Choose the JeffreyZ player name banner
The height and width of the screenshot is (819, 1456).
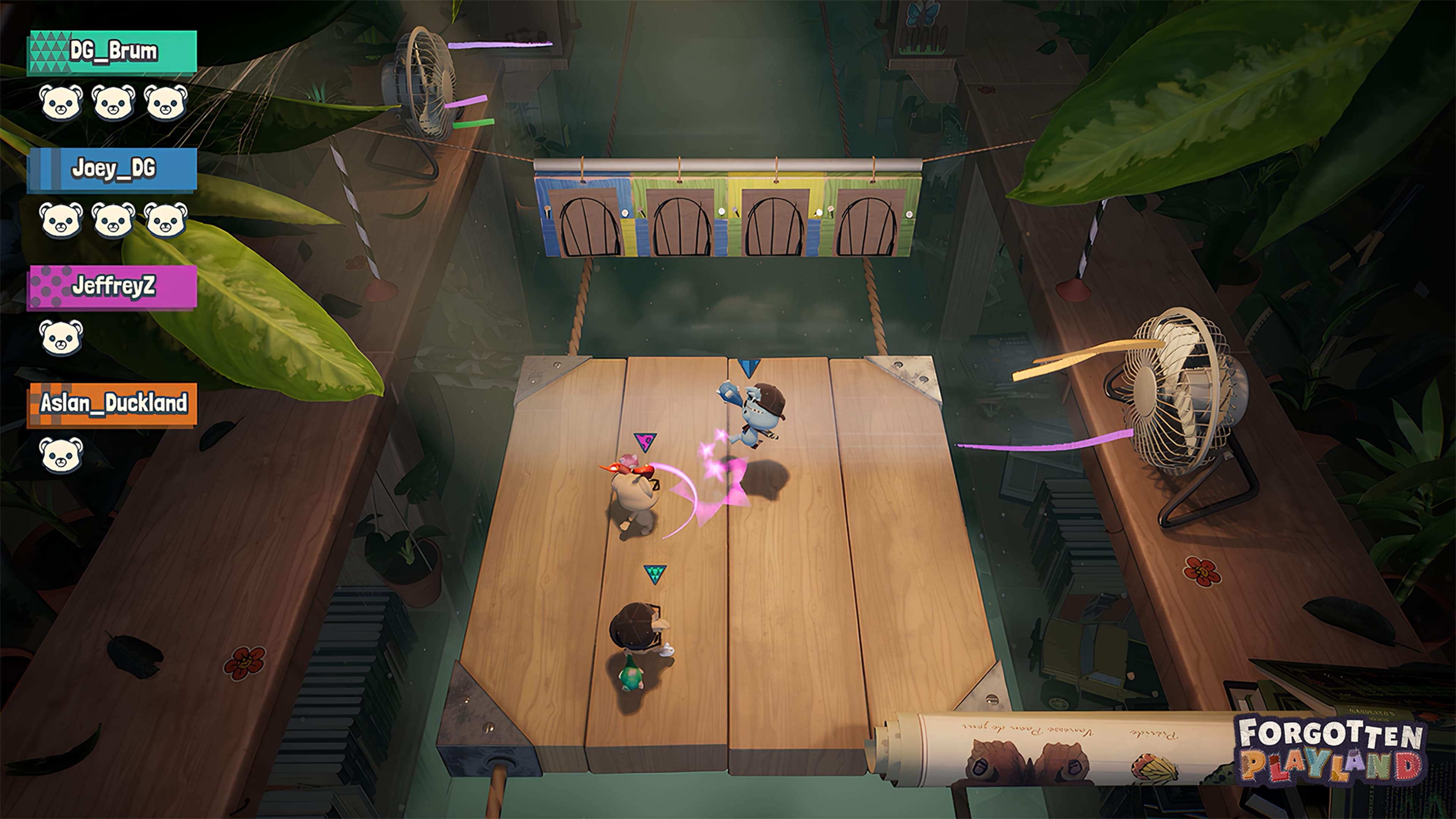pyautogui.click(x=112, y=287)
